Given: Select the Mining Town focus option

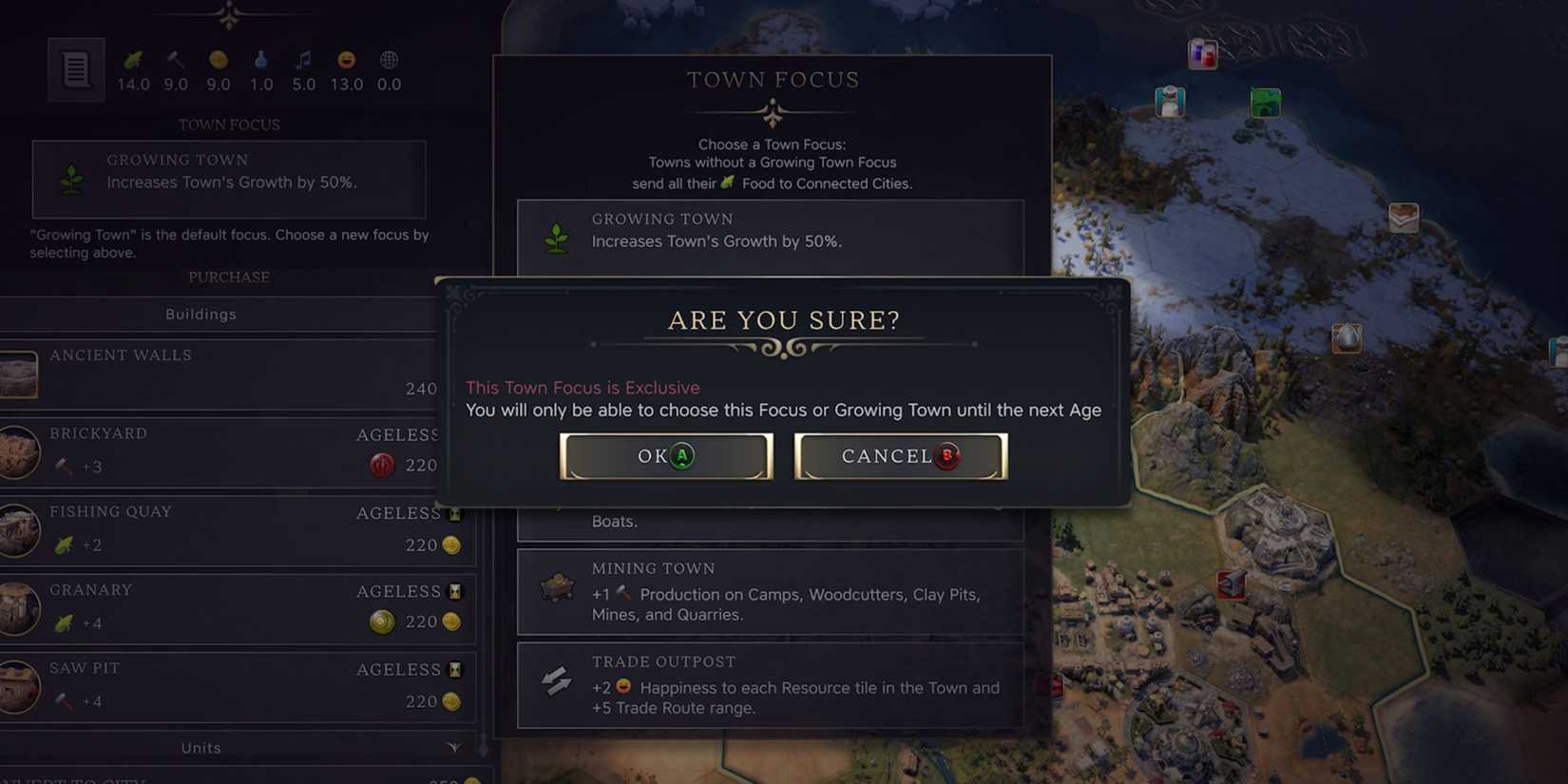Looking at the screenshot, I should 770,591.
